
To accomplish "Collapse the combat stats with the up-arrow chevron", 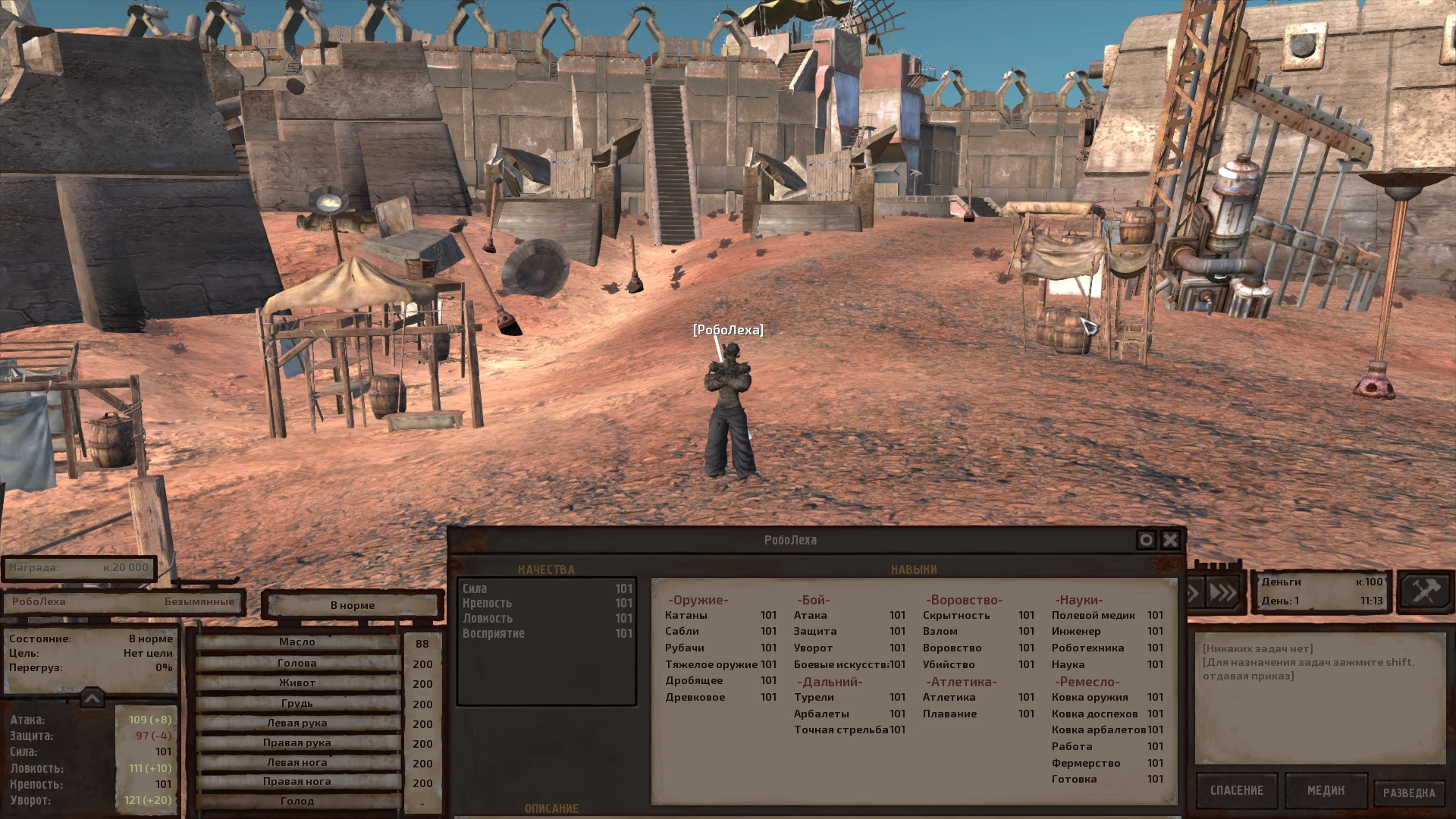I will (91, 696).
